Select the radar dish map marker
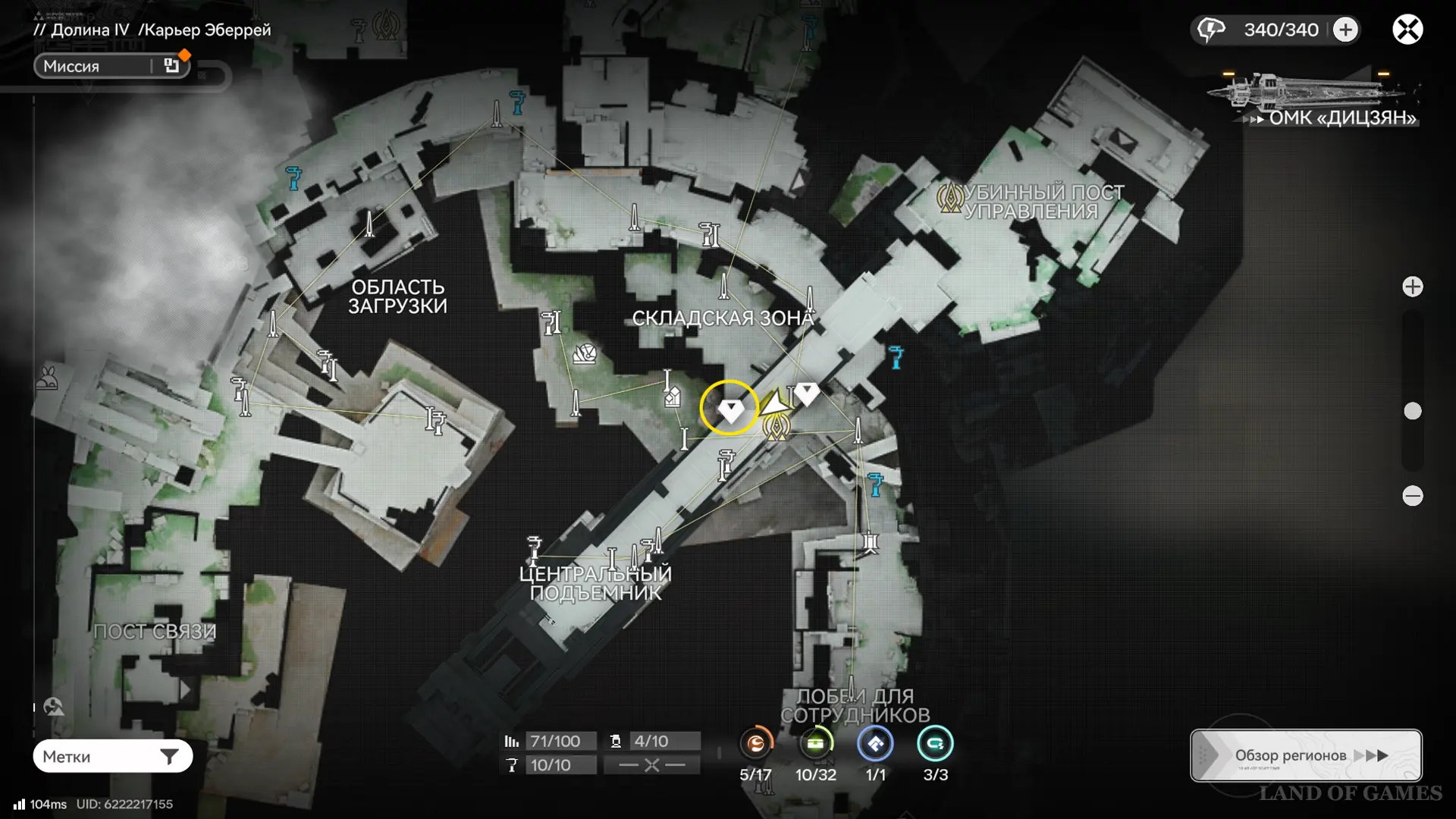The height and width of the screenshot is (819, 1456). pos(585,353)
